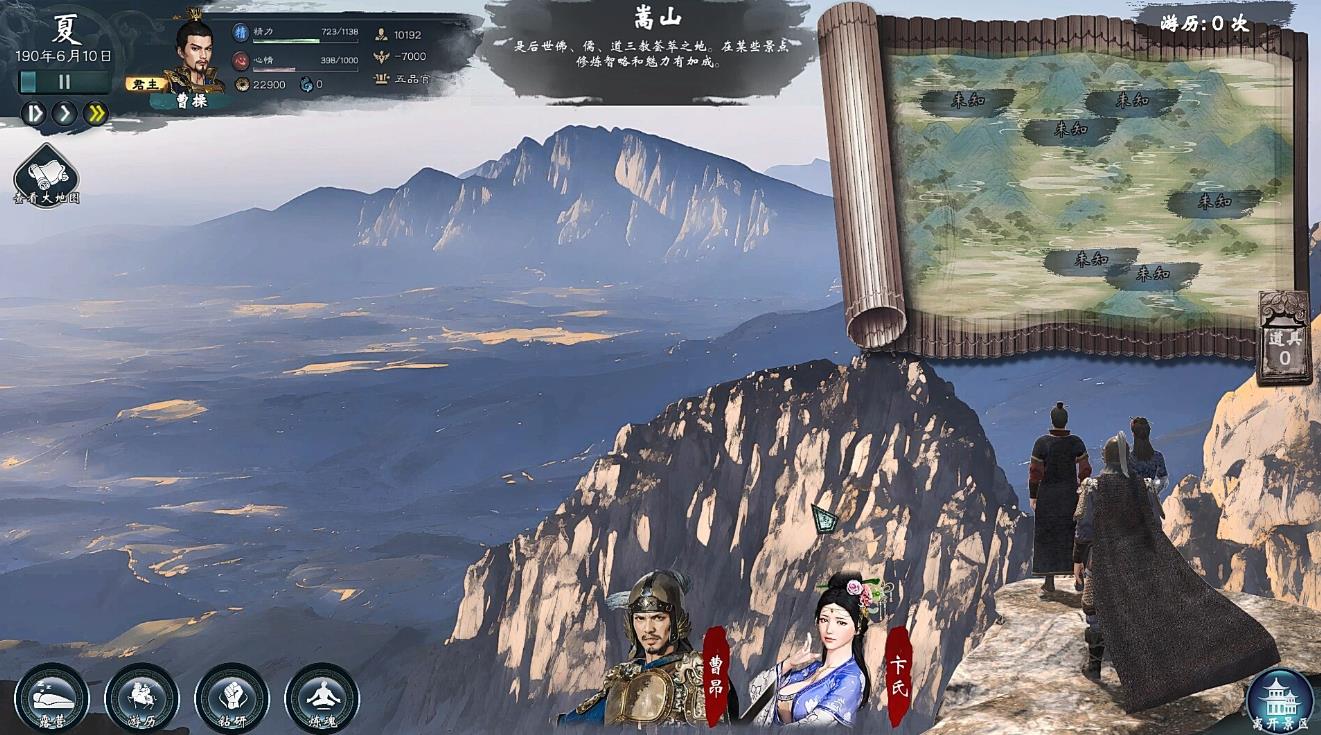Start the travel action (游历)
This screenshot has width=1321, height=735.
coord(142,697)
